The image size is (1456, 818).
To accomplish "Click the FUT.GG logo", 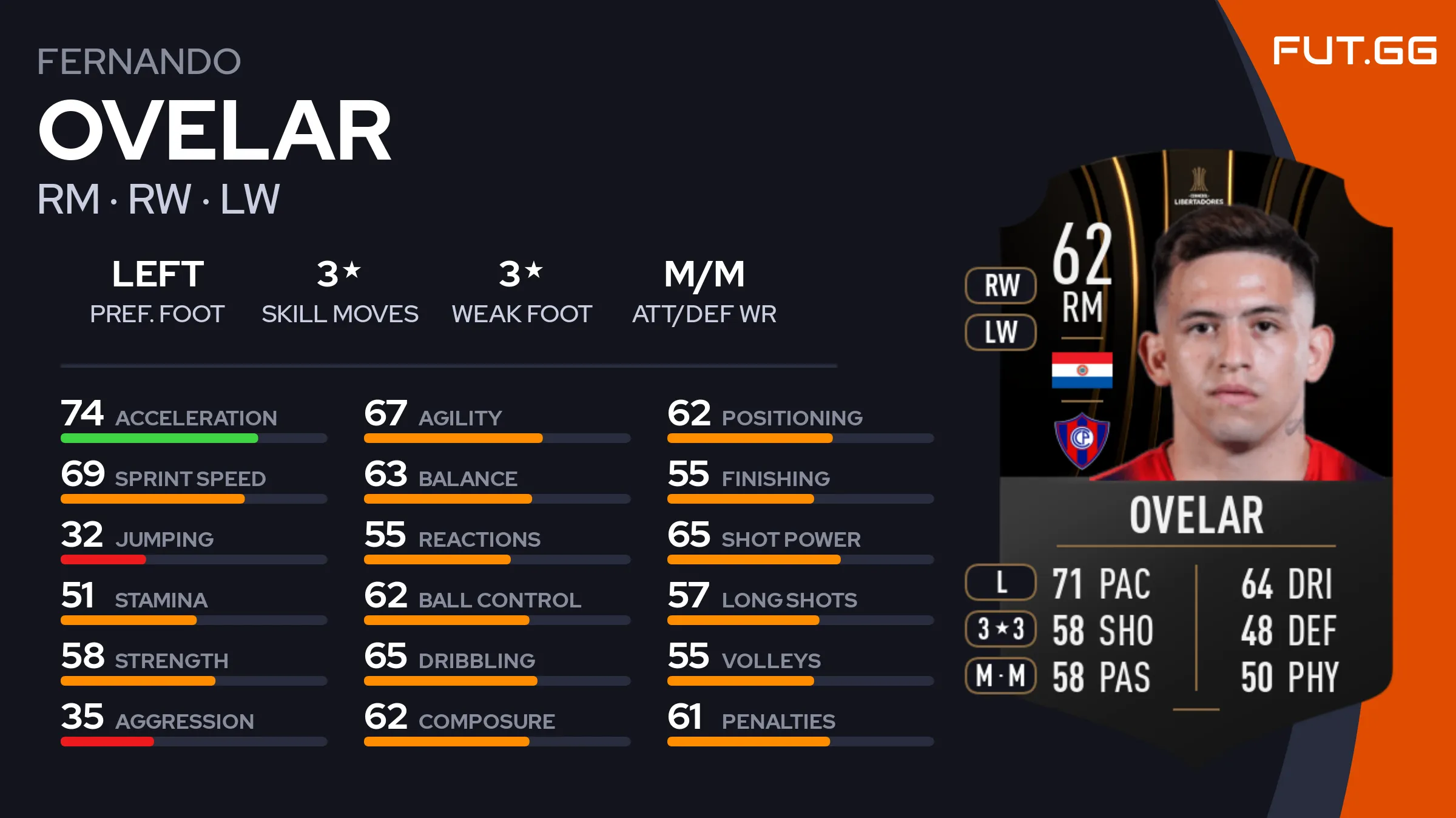I will [1354, 50].
